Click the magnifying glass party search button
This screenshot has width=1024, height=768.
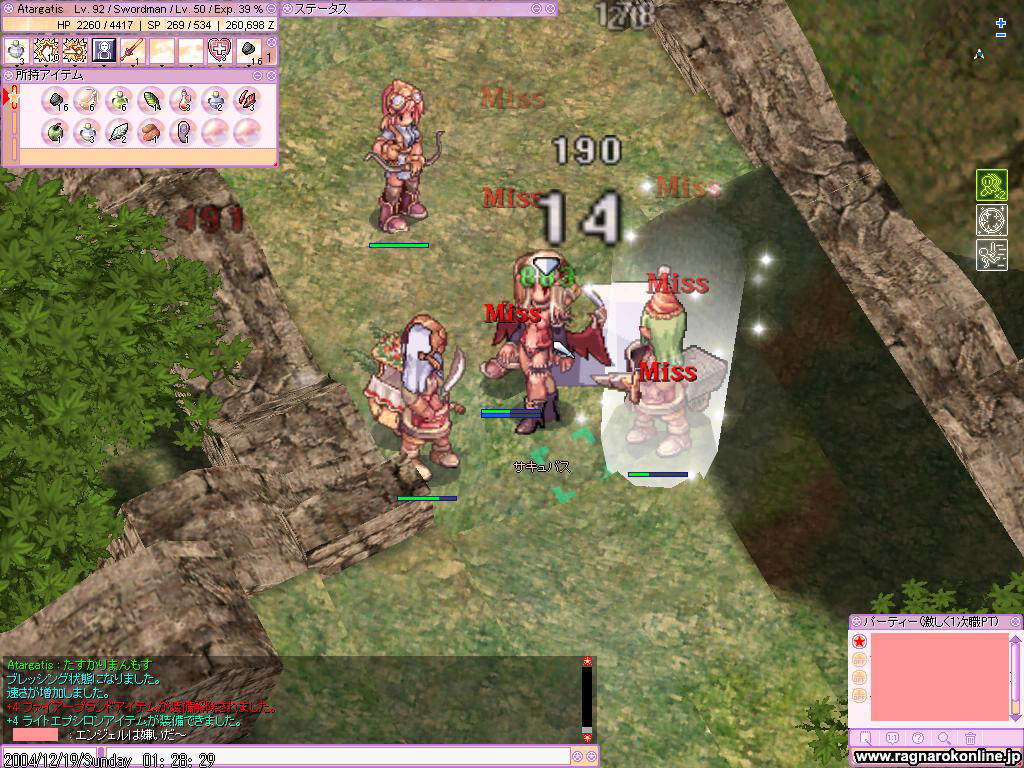pyautogui.click(x=945, y=738)
